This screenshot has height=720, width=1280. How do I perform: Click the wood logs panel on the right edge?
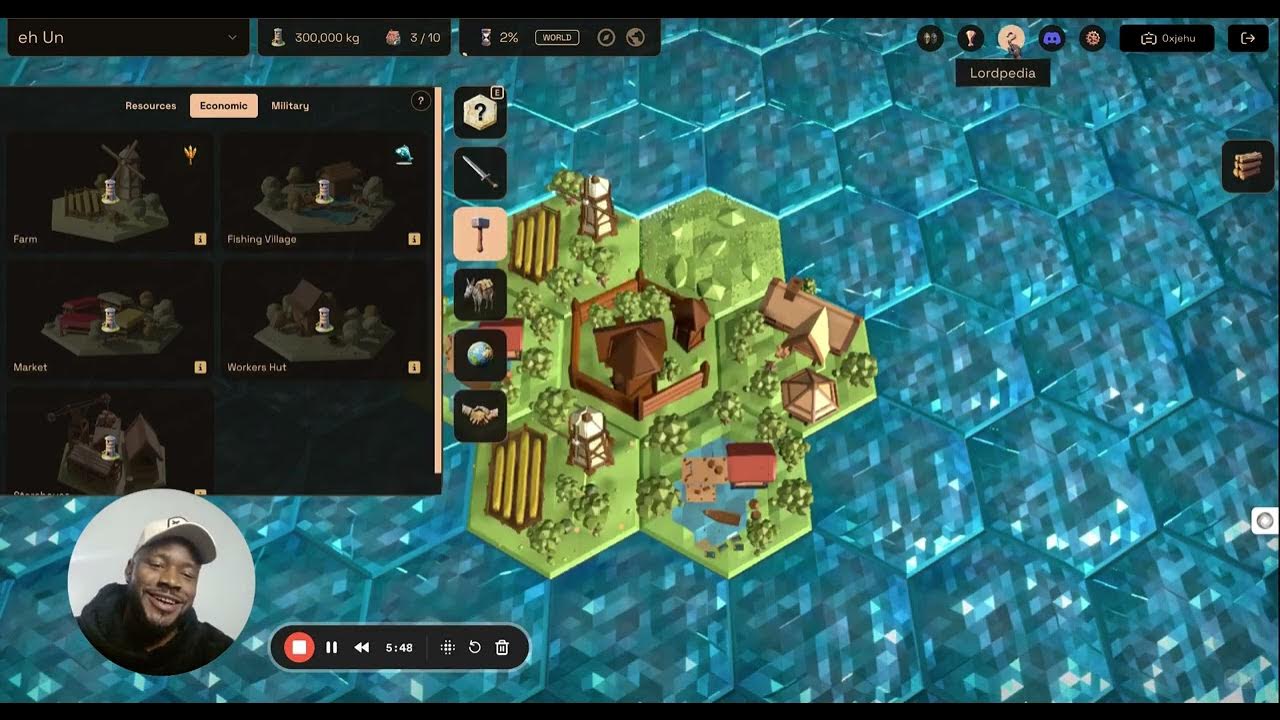(1247, 166)
